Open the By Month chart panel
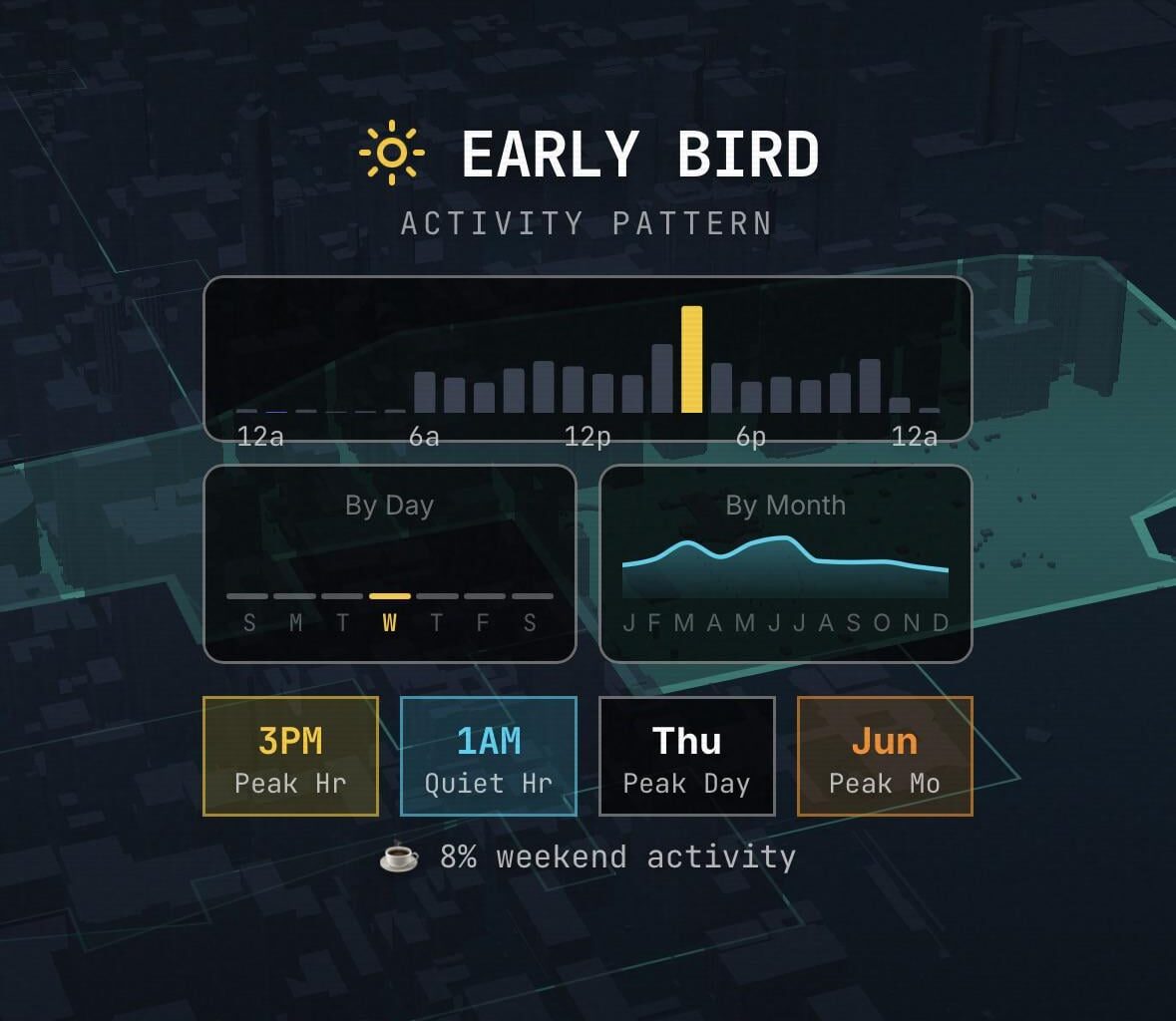 [x=785, y=562]
